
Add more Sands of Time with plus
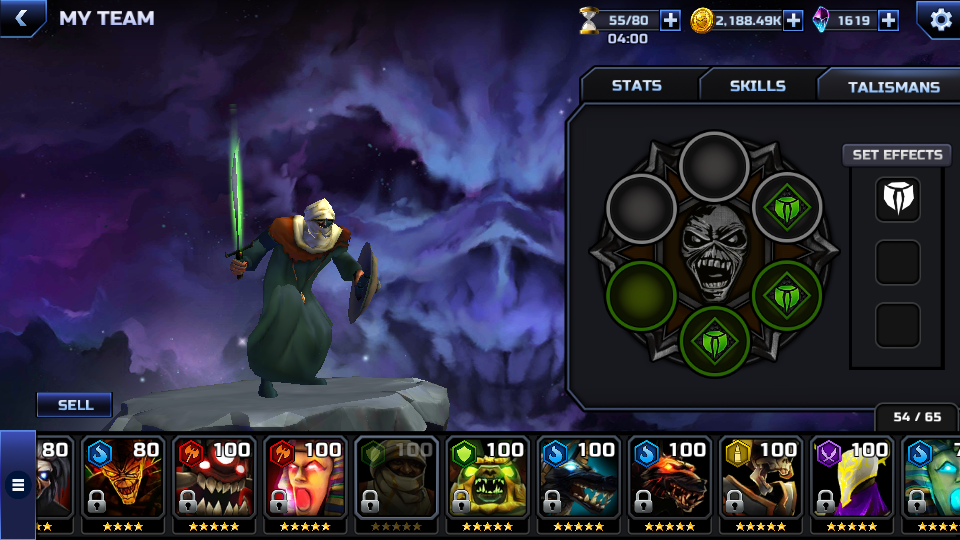coord(670,20)
